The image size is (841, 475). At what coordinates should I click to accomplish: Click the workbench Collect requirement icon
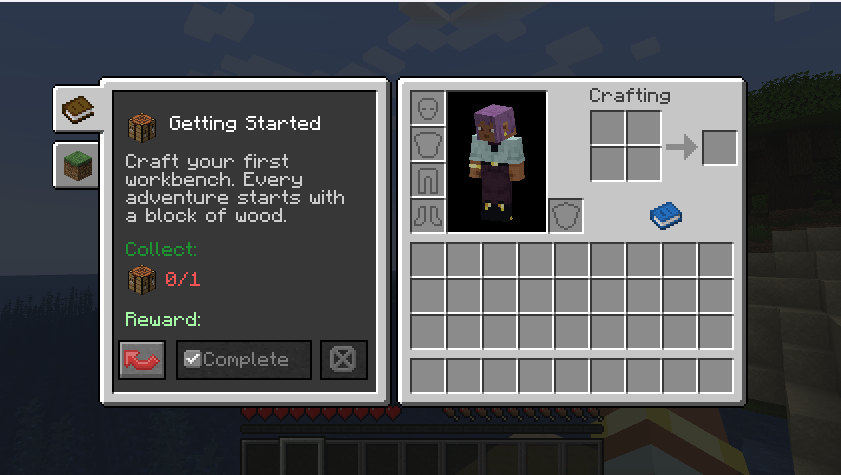[142, 280]
